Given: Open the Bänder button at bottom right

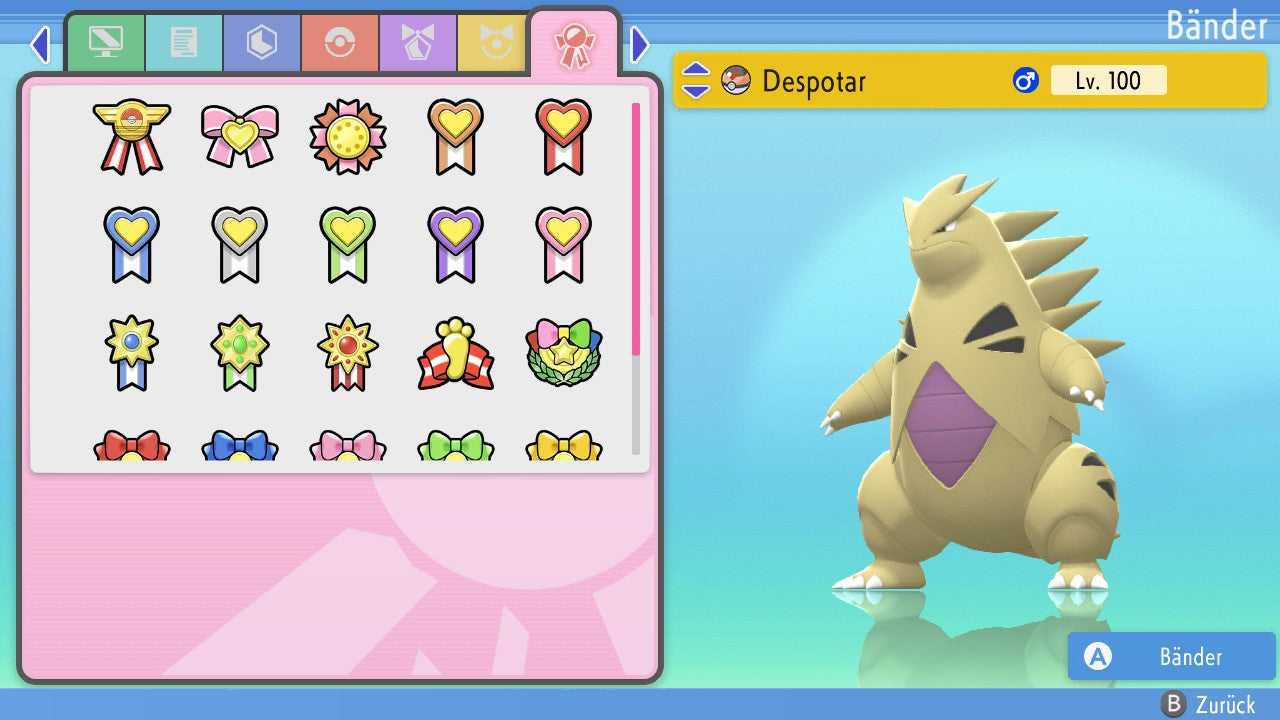Looking at the screenshot, I should click(x=1171, y=656).
